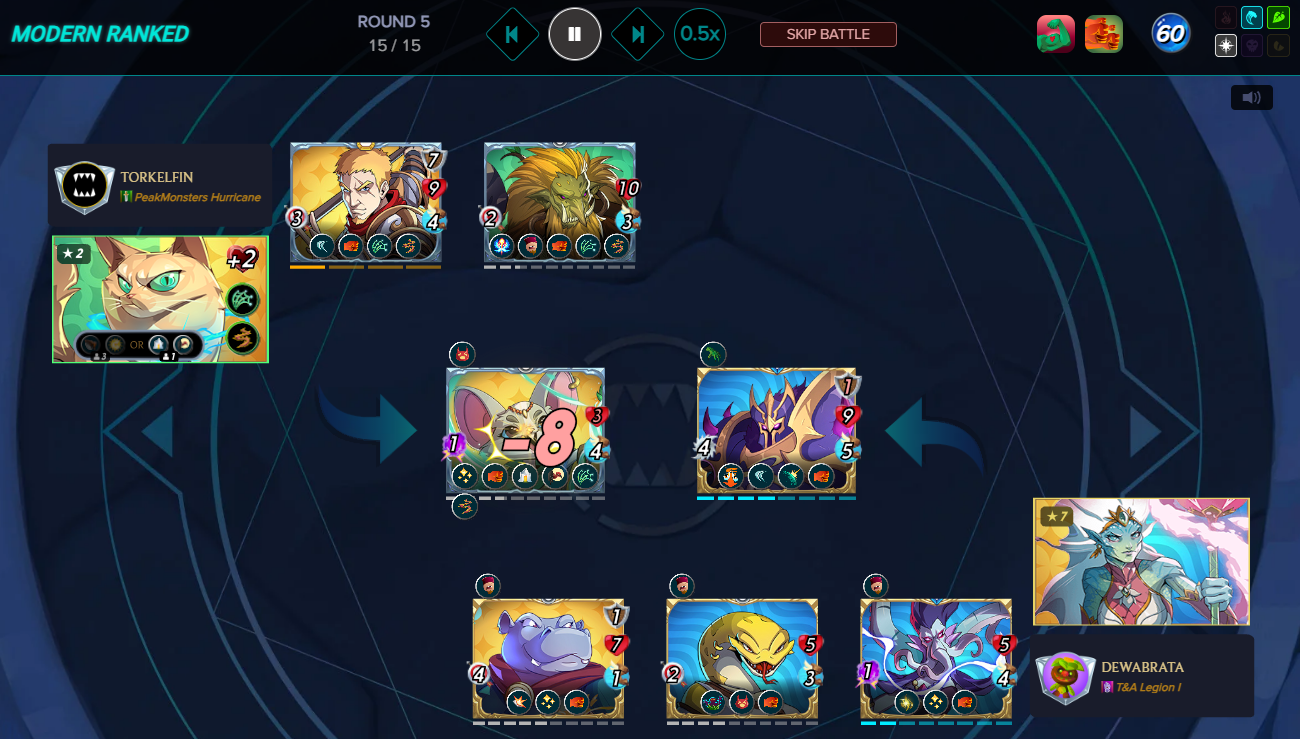Select the mouse monster card taking damage
1300x739 pixels.
tap(525, 431)
